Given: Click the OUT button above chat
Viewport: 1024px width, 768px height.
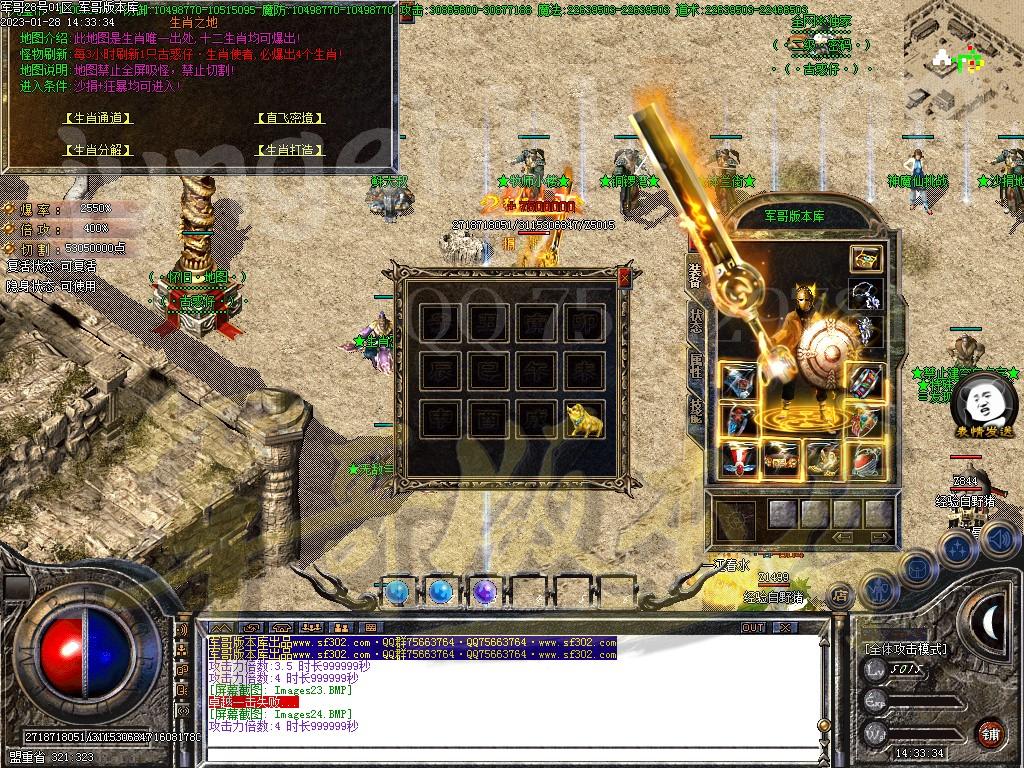Looking at the screenshot, I should click(x=752, y=628).
